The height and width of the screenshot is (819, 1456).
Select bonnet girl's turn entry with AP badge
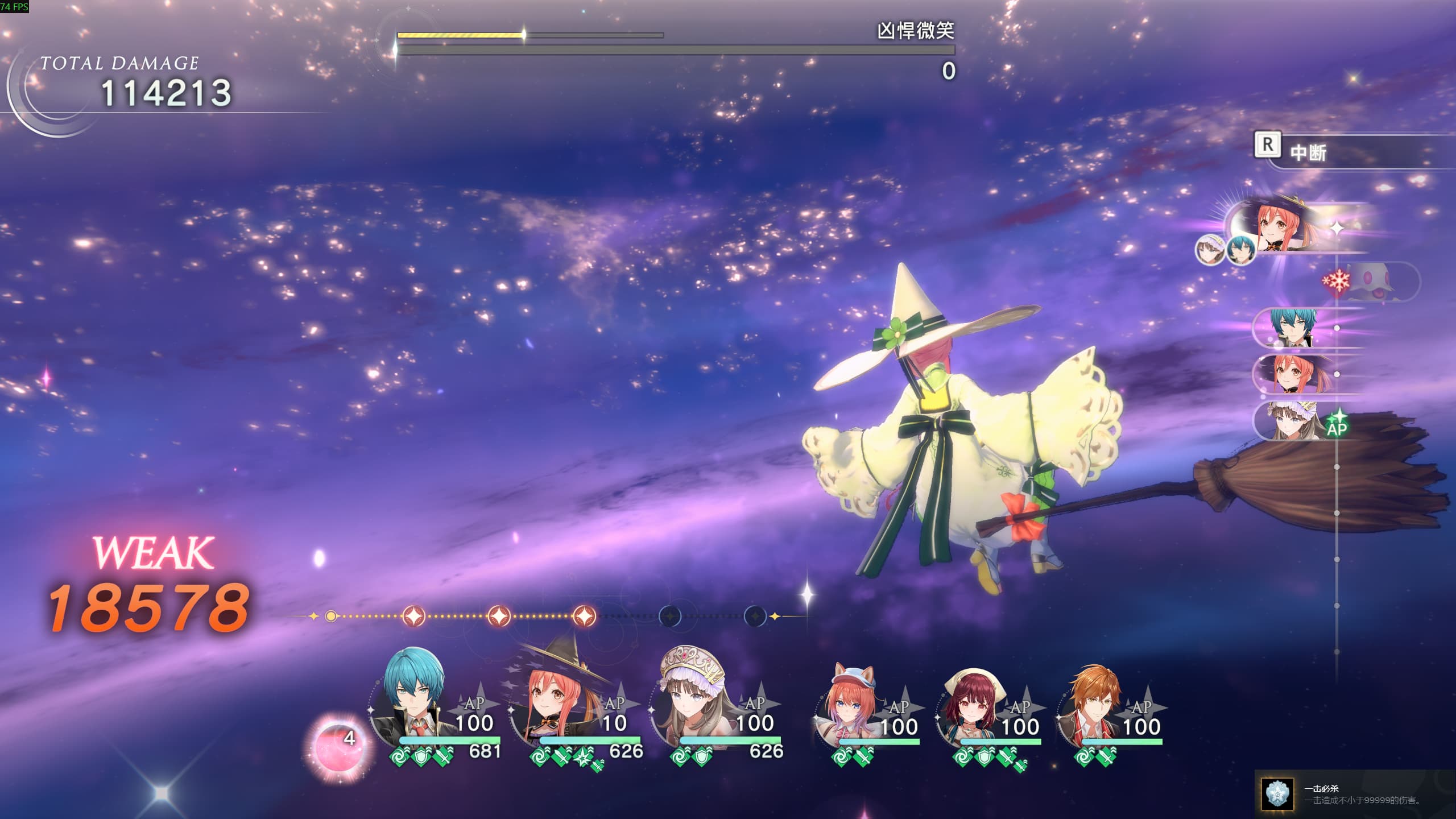[1297, 421]
